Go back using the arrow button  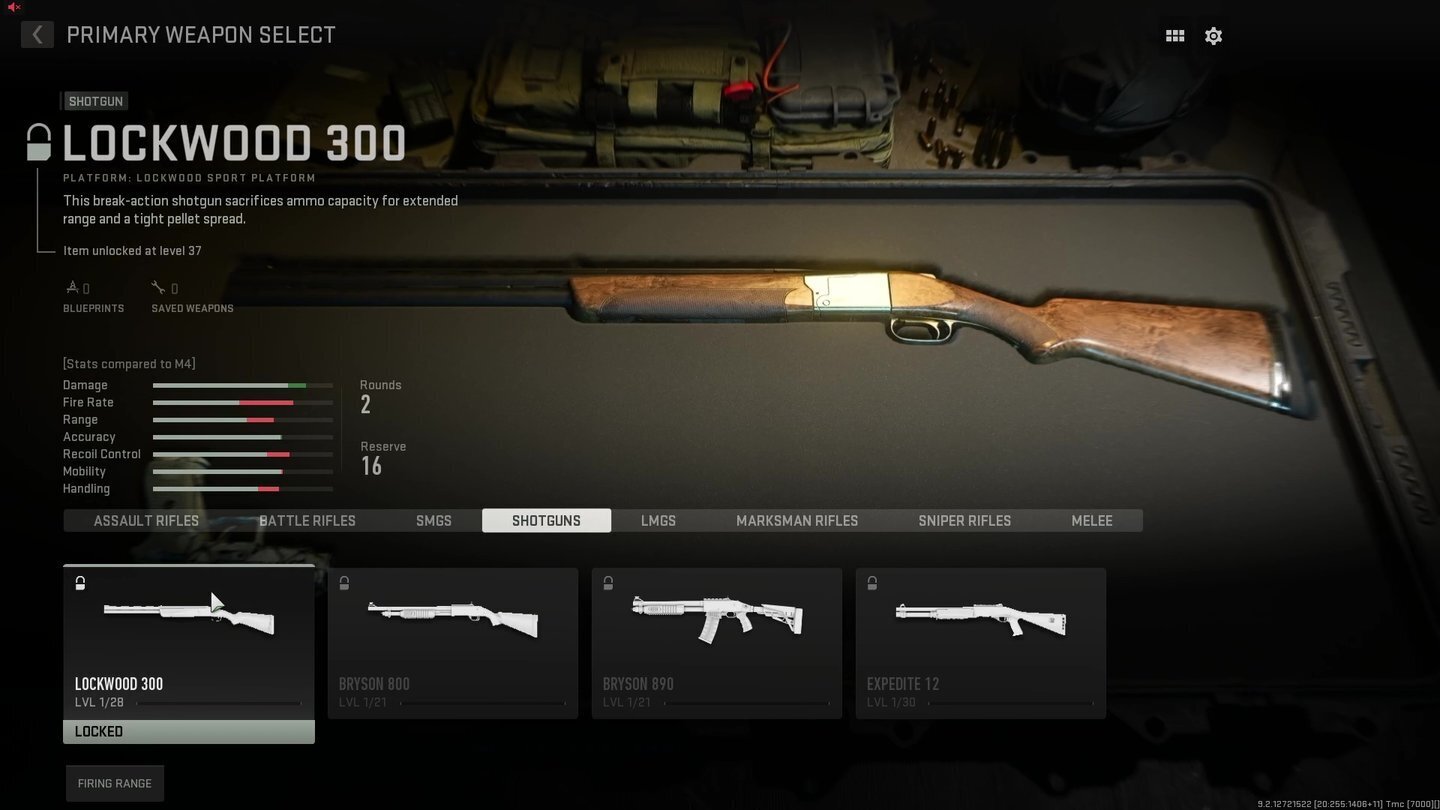pyautogui.click(x=37, y=35)
